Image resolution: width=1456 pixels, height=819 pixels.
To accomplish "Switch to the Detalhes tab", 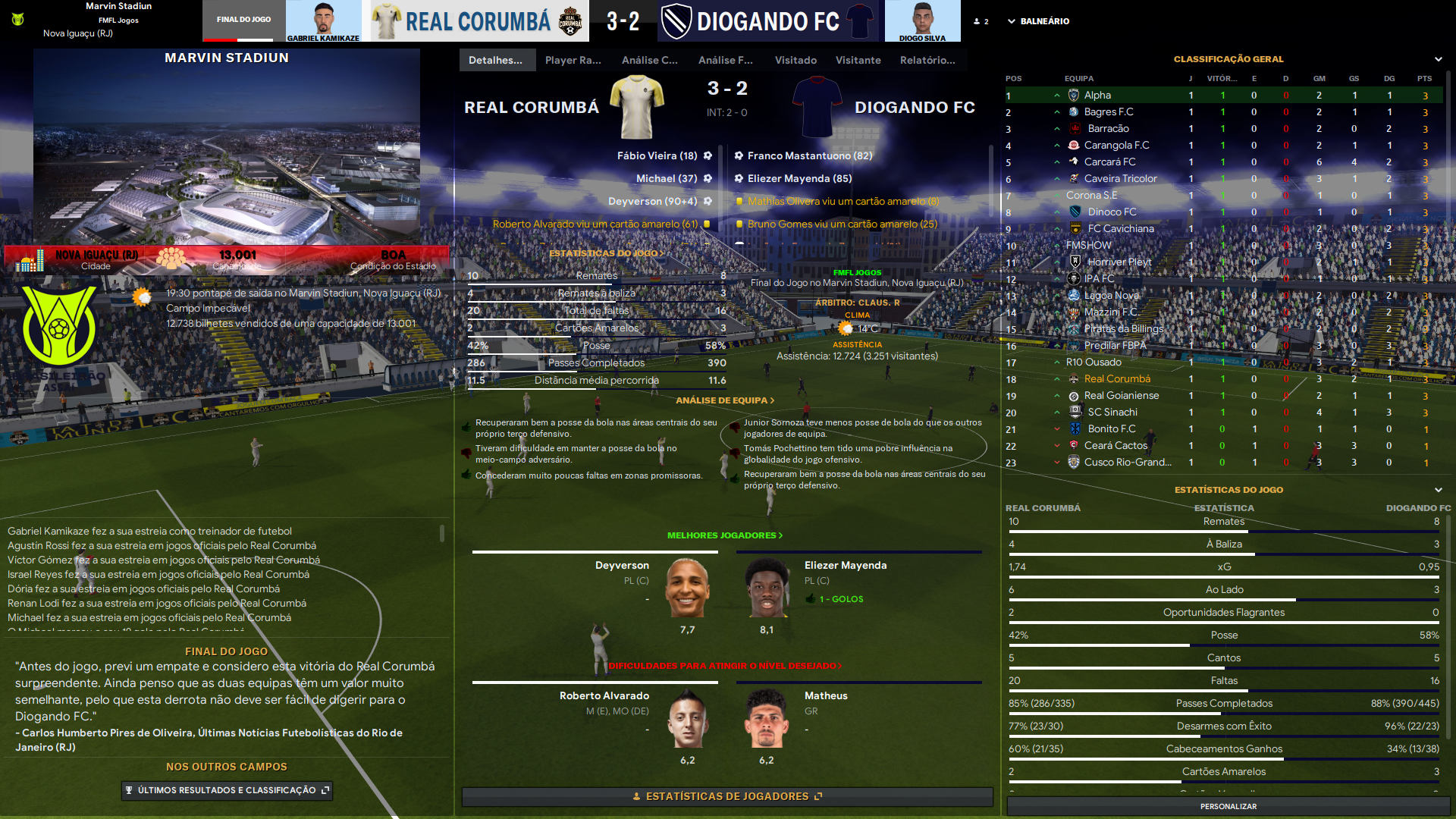I will point(496,60).
